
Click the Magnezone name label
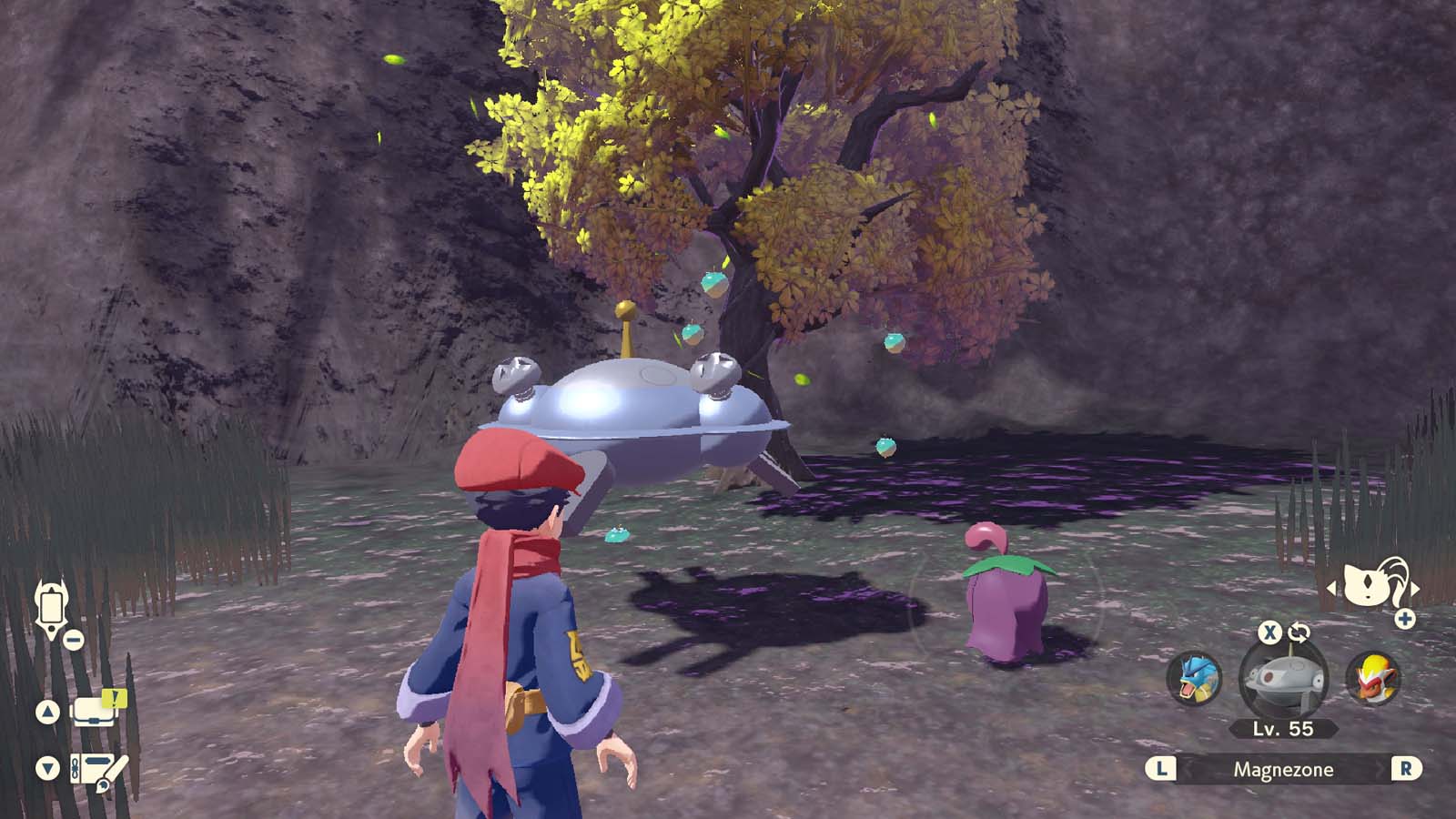1283,770
